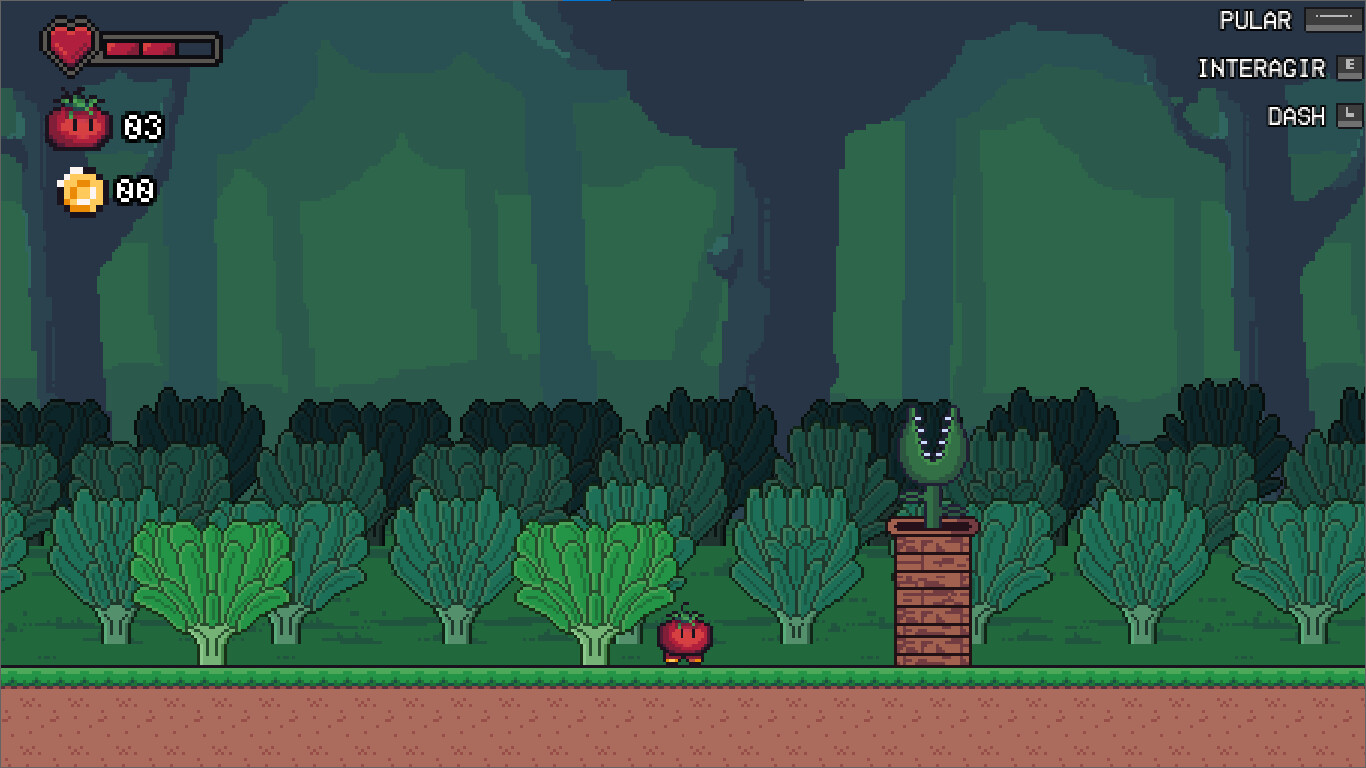Click the INTERAGIR control label

point(1260,68)
